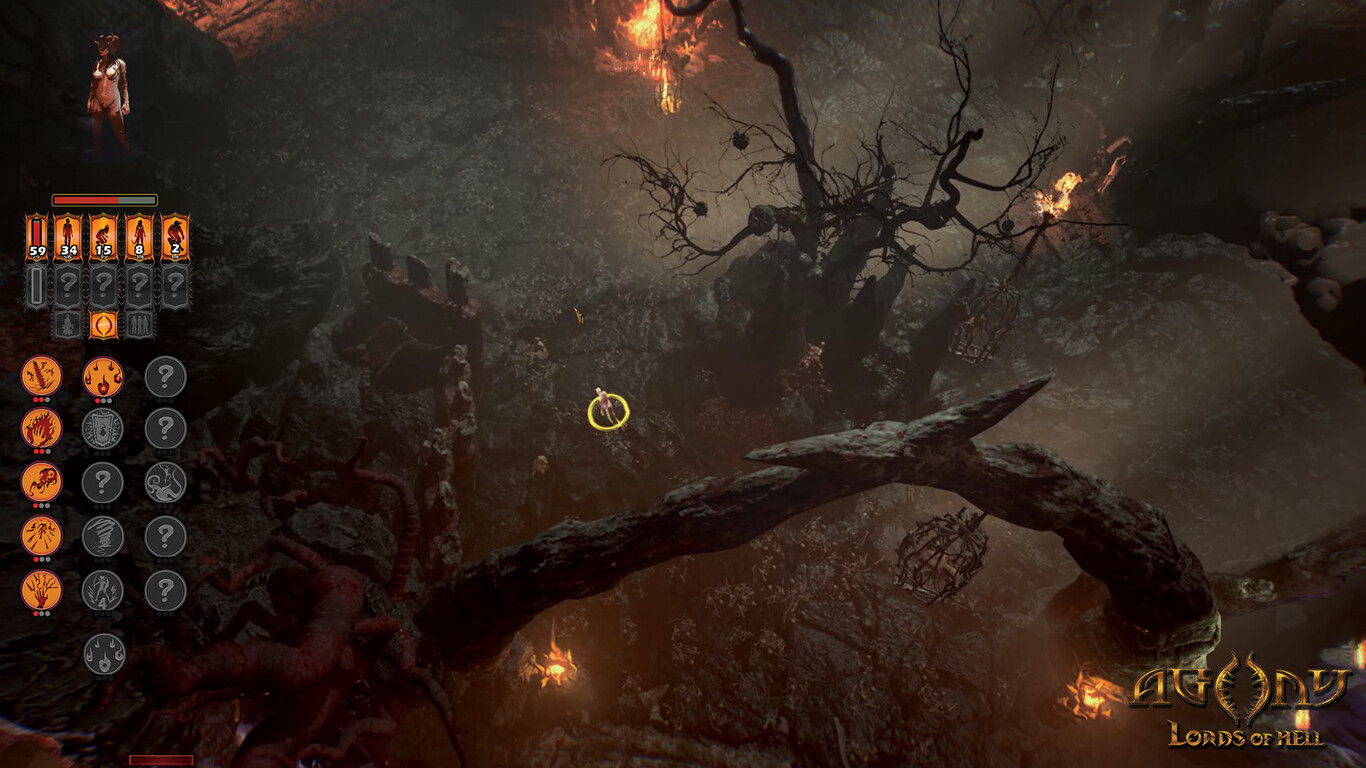Click the character inside the yellow circle
The height and width of the screenshot is (768, 1366).
click(x=604, y=403)
